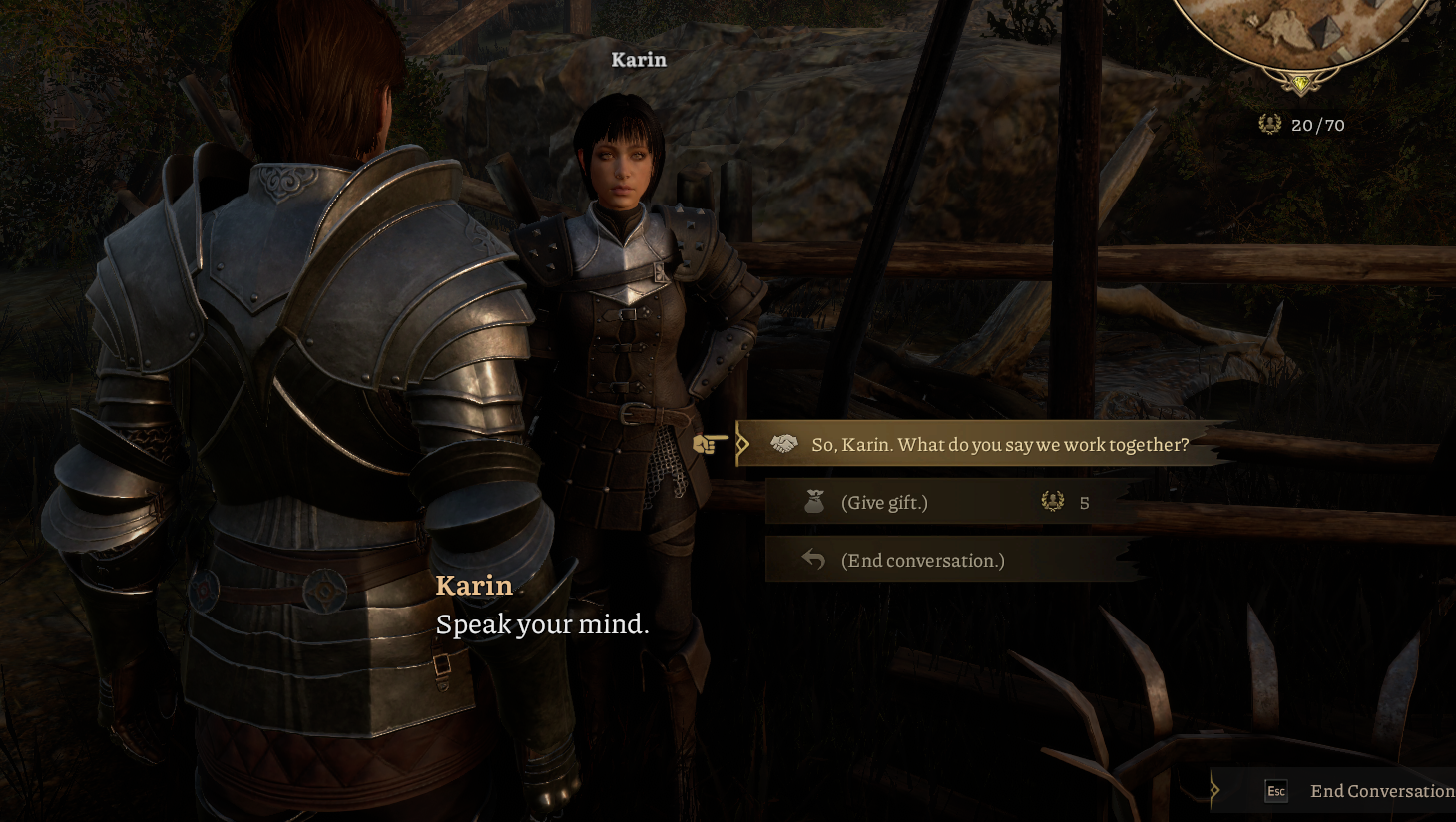Choose the "work together" dialogue option
This screenshot has height=822, width=1456.
(x=999, y=445)
